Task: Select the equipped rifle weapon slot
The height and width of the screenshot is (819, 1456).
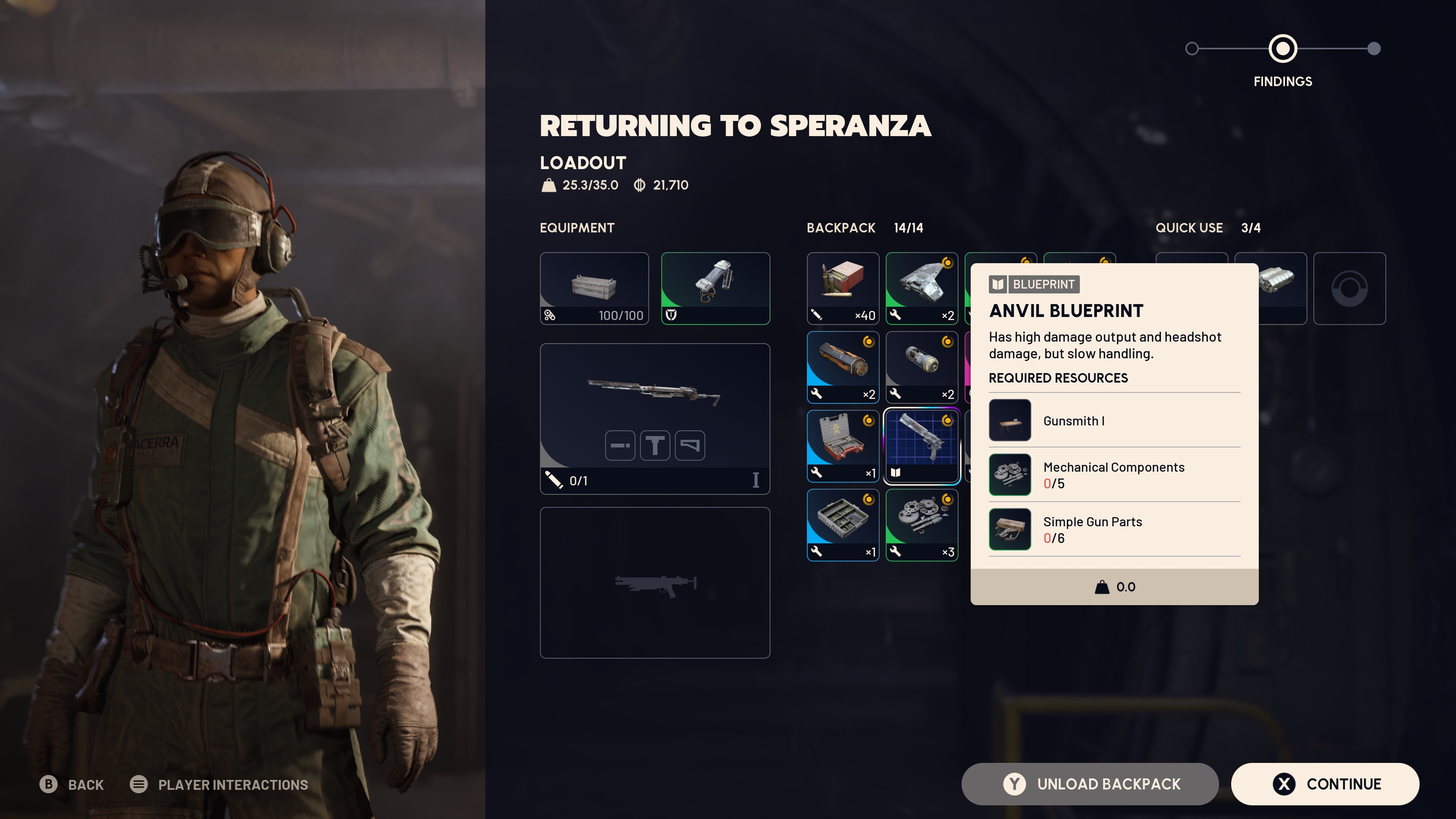Action: tap(654, 395)
